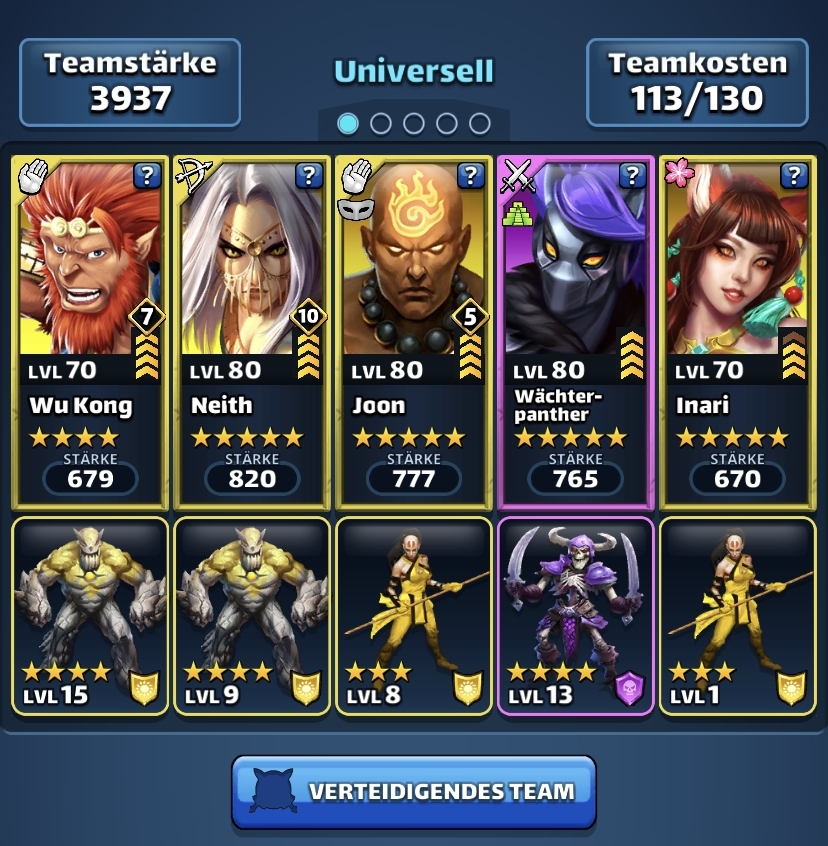The width and height of the screenshot is (828, 846).
Task: Click Wächterpanther's question mark info icon
Action: [632, 177]
